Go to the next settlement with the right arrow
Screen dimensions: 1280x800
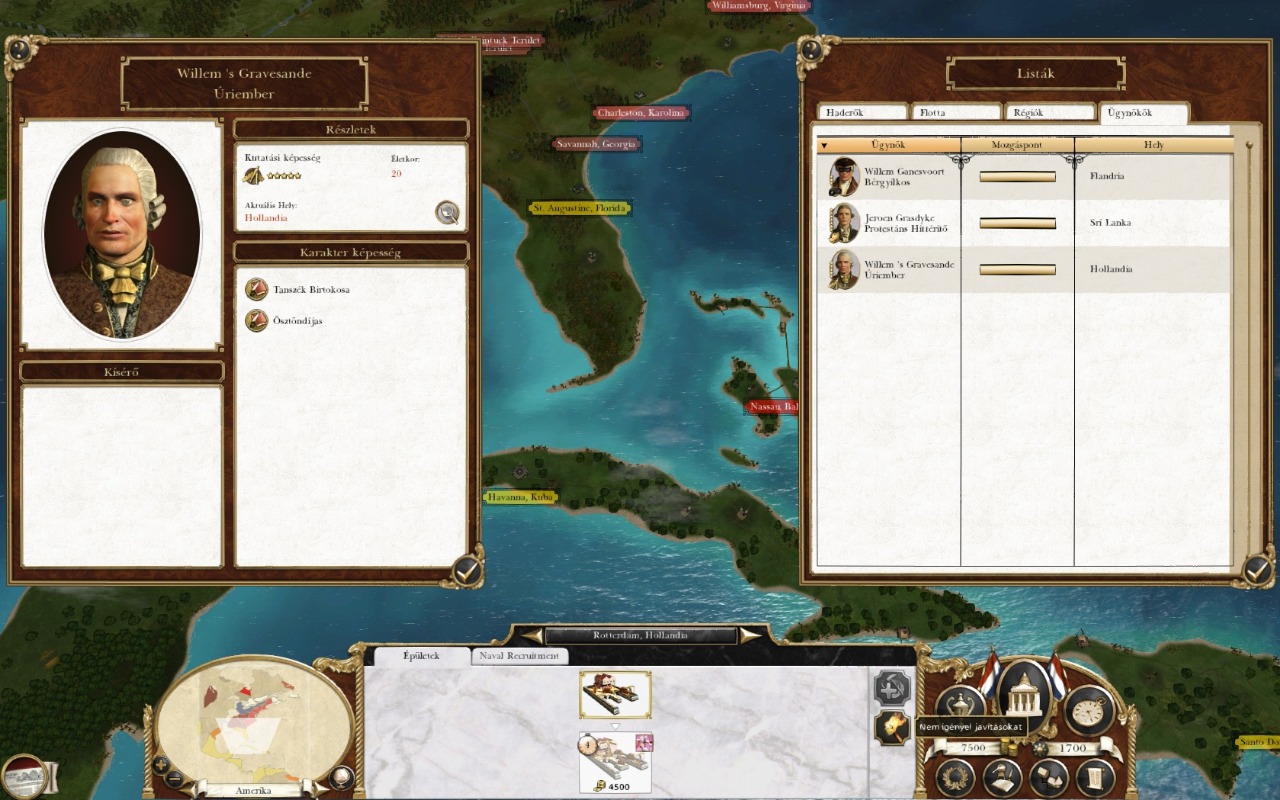point(748,635)
